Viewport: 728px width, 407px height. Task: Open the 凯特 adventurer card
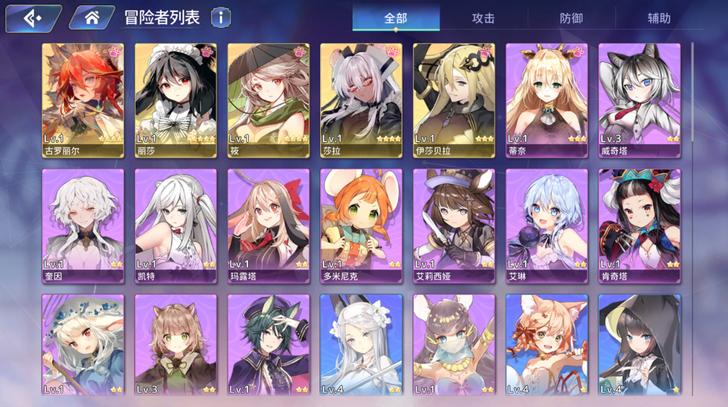coord(175,225)
